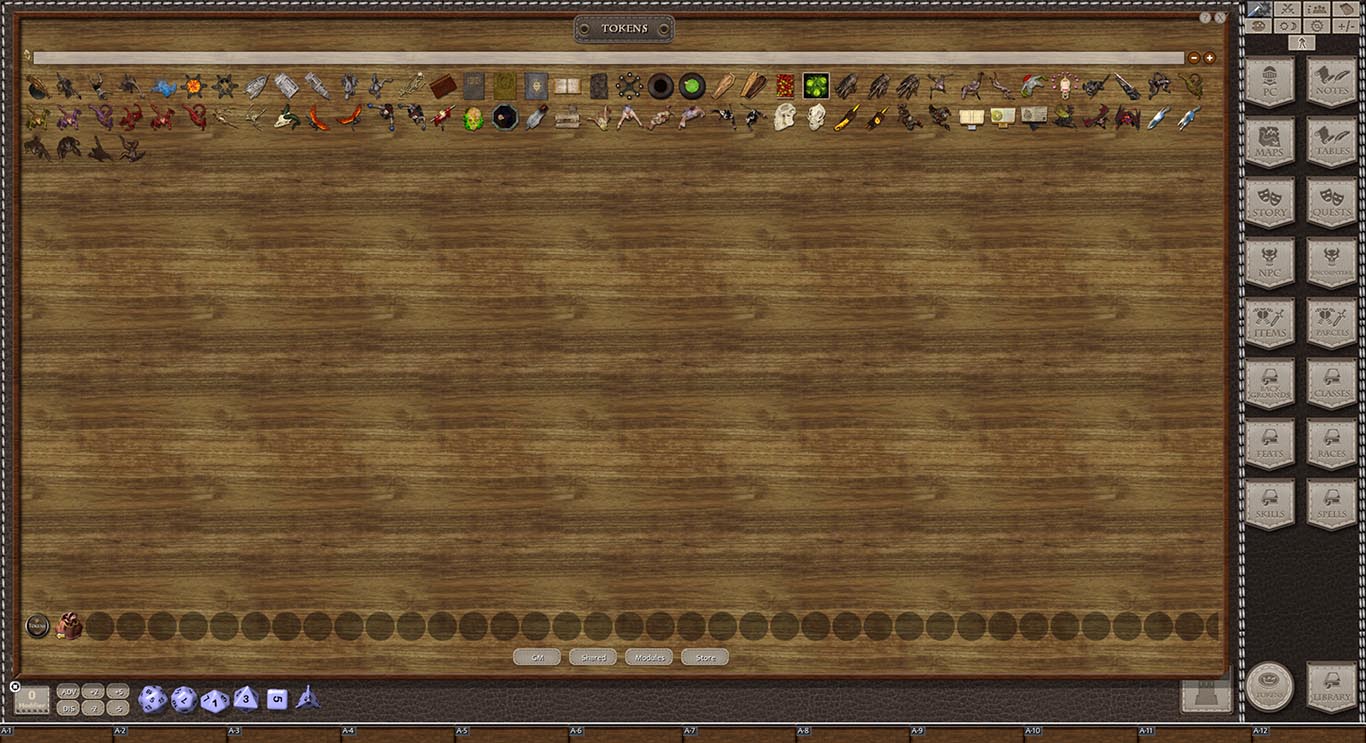This screenshot has width=1366, height=743.
Task: Increase token preview size with the plus button
Action: click(1210, 57)
